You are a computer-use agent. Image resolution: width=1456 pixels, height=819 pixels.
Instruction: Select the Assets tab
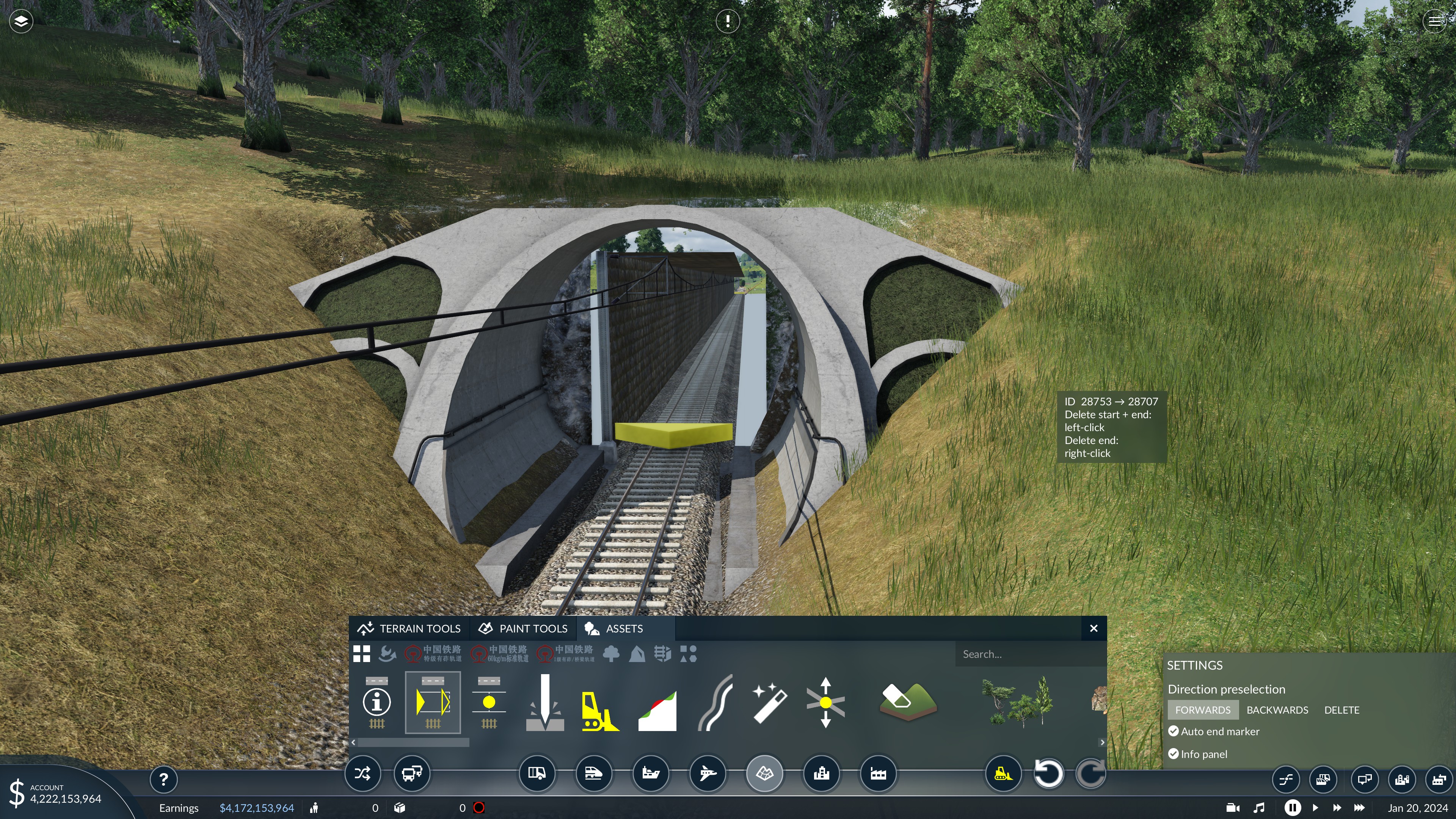[x=614, y=629]
